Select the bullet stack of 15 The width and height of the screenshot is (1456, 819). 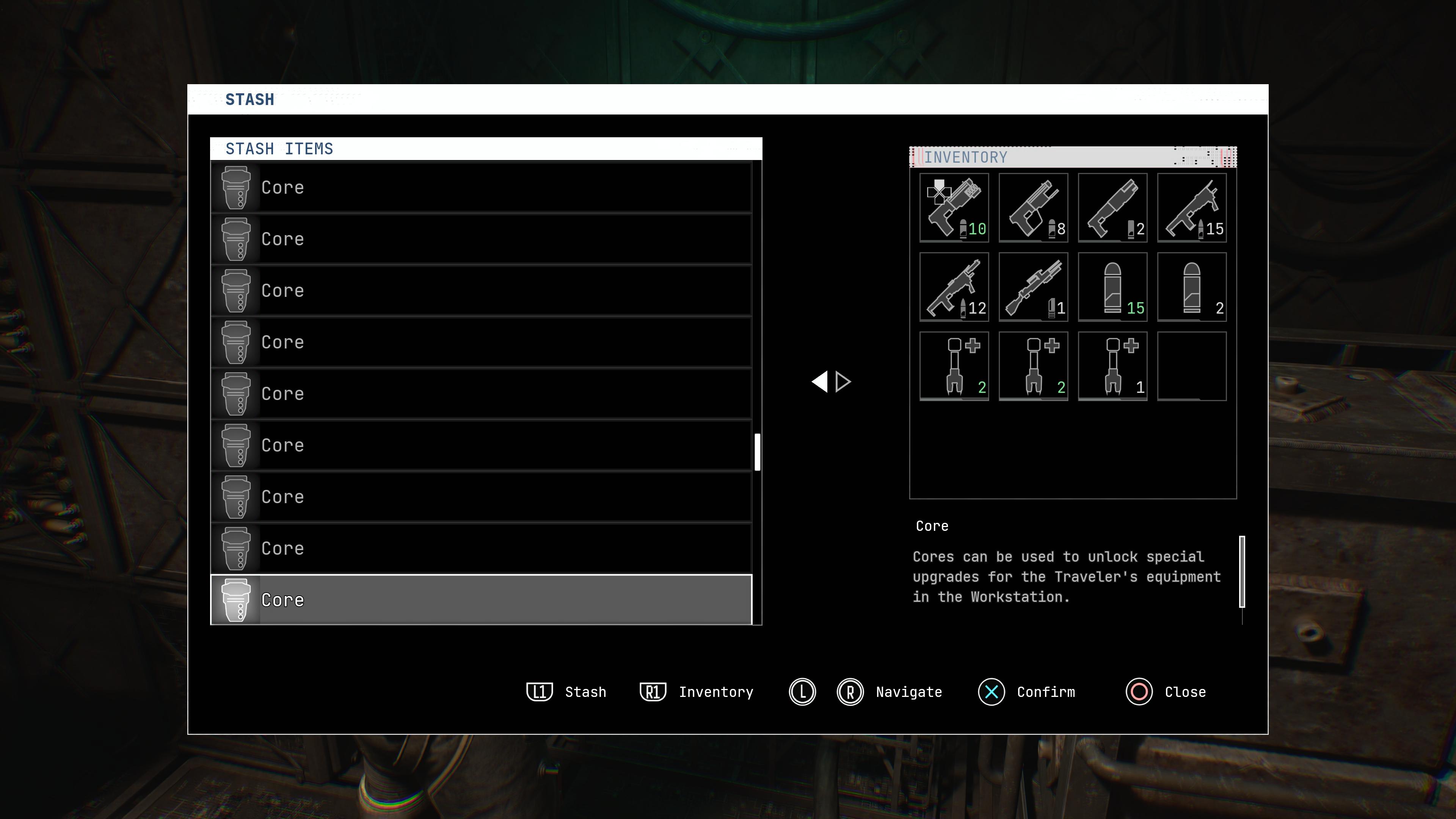point(1112,287)
